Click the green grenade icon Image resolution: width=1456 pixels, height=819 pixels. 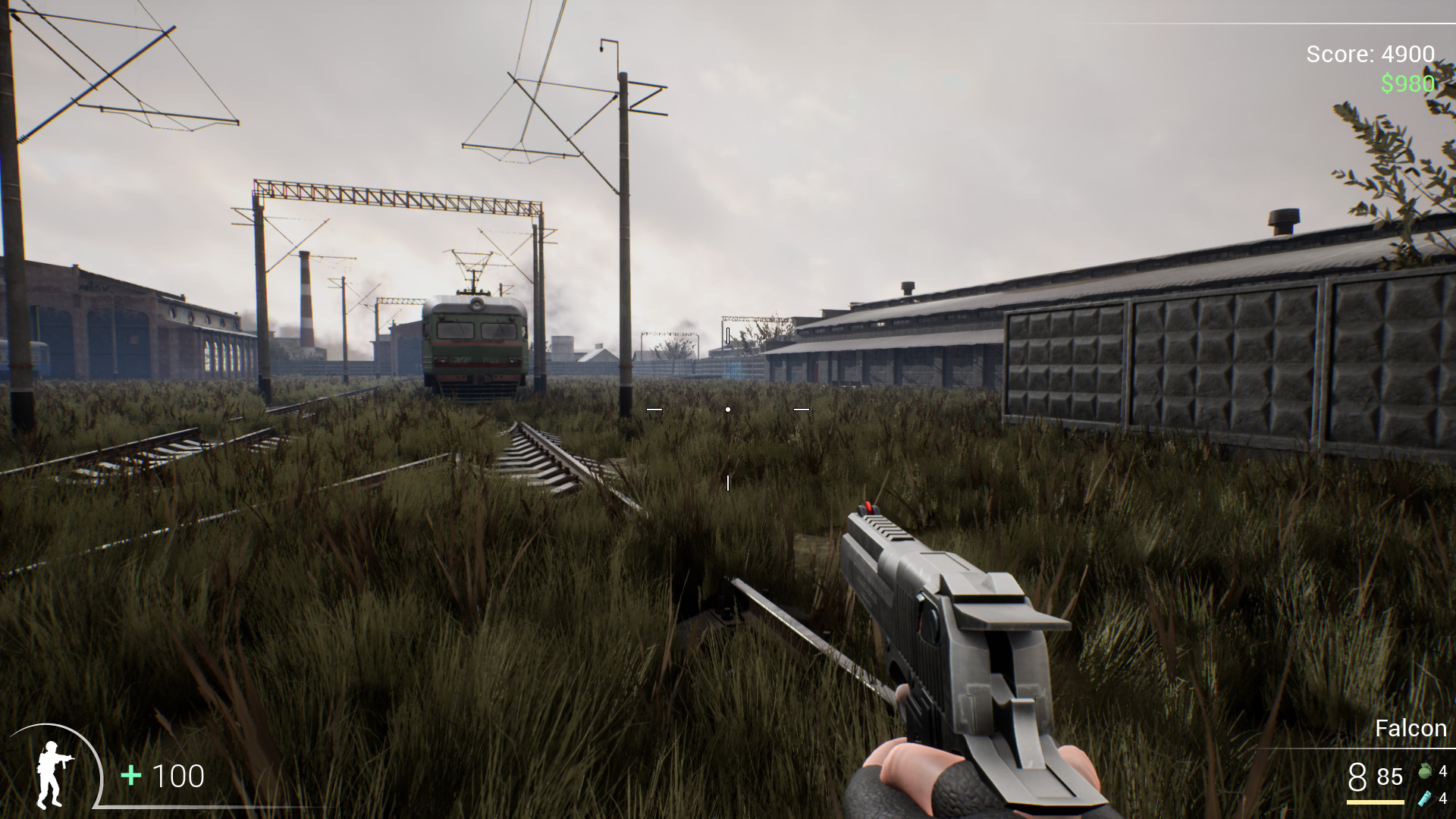(x=1425, y=771)
